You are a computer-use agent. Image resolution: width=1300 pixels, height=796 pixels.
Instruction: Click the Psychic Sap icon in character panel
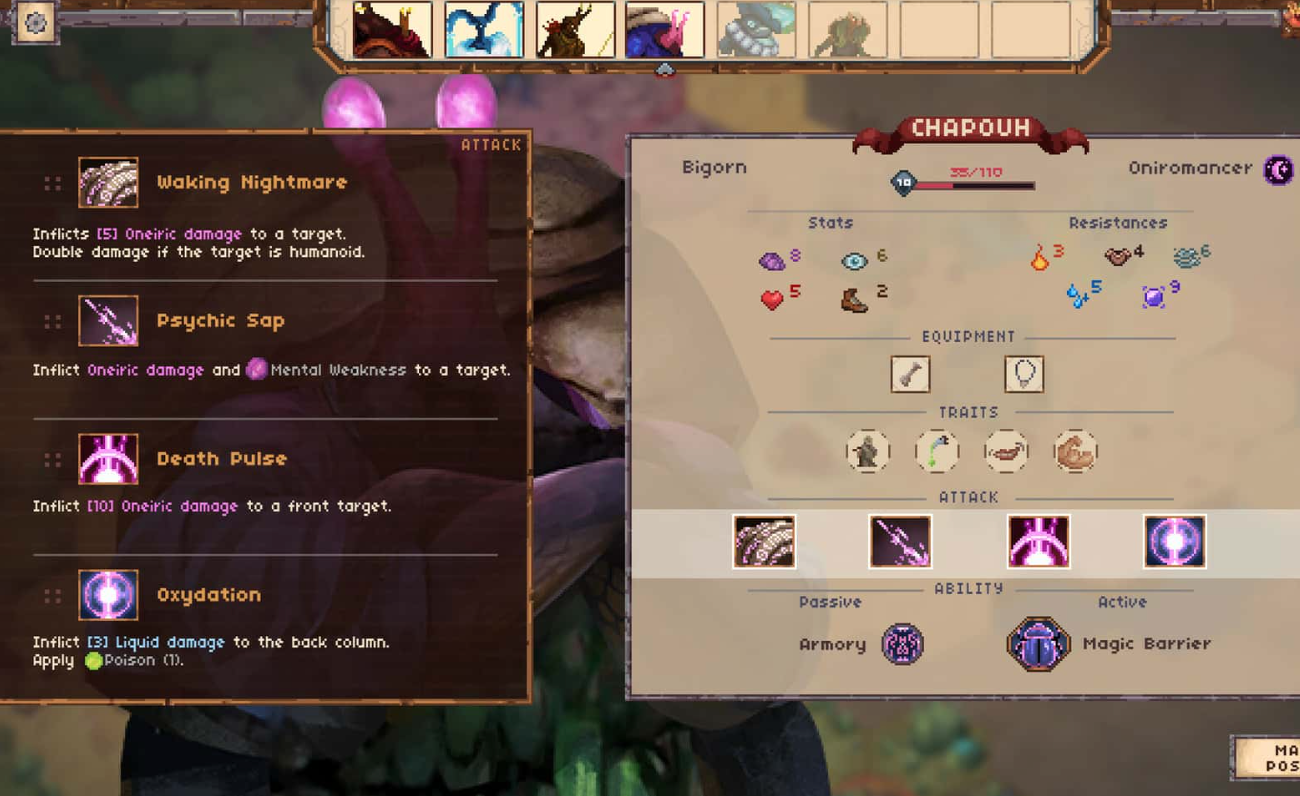click(x=900, y=542)
